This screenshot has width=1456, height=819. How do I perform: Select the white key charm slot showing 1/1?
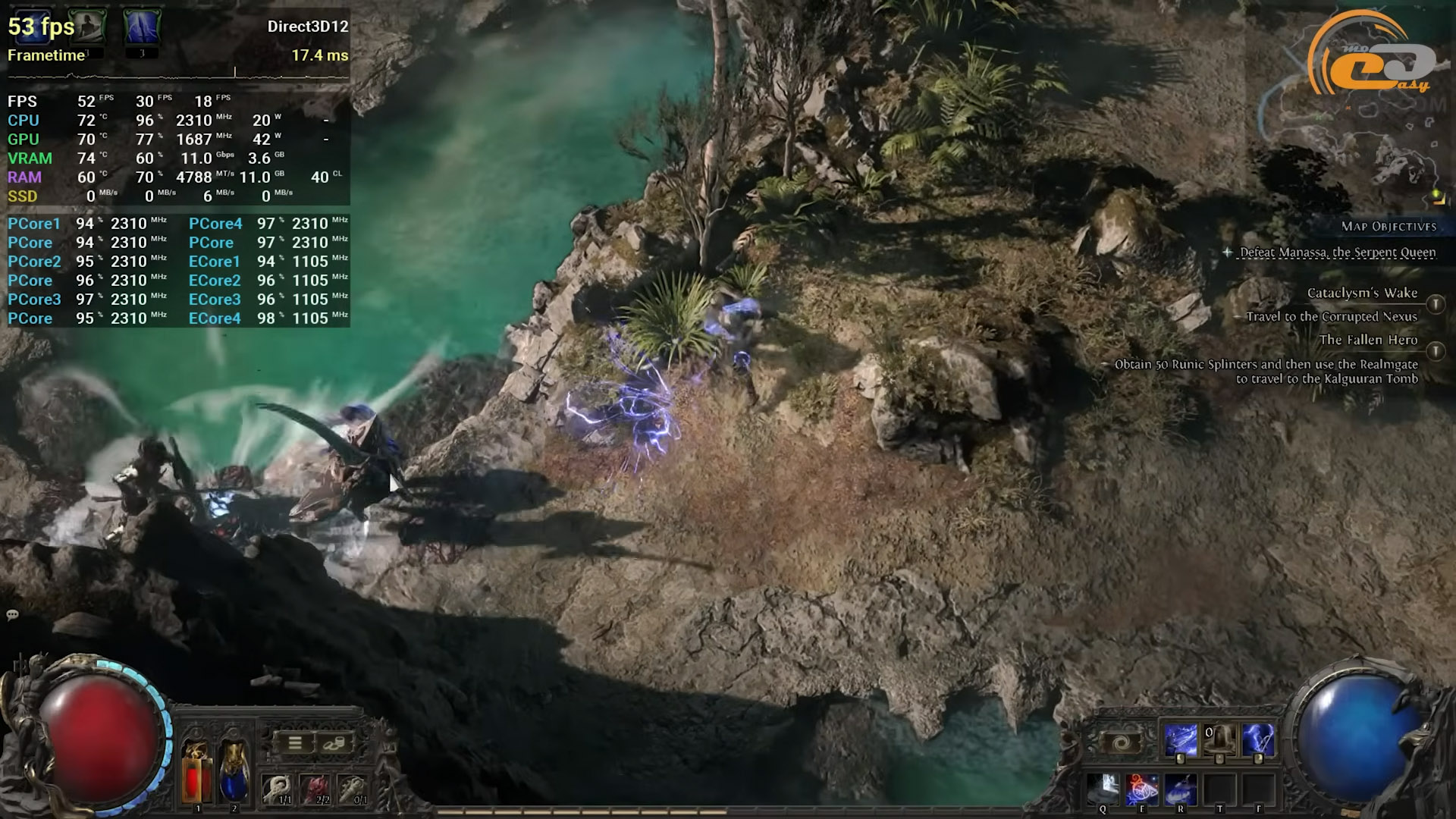coord(278,789)
